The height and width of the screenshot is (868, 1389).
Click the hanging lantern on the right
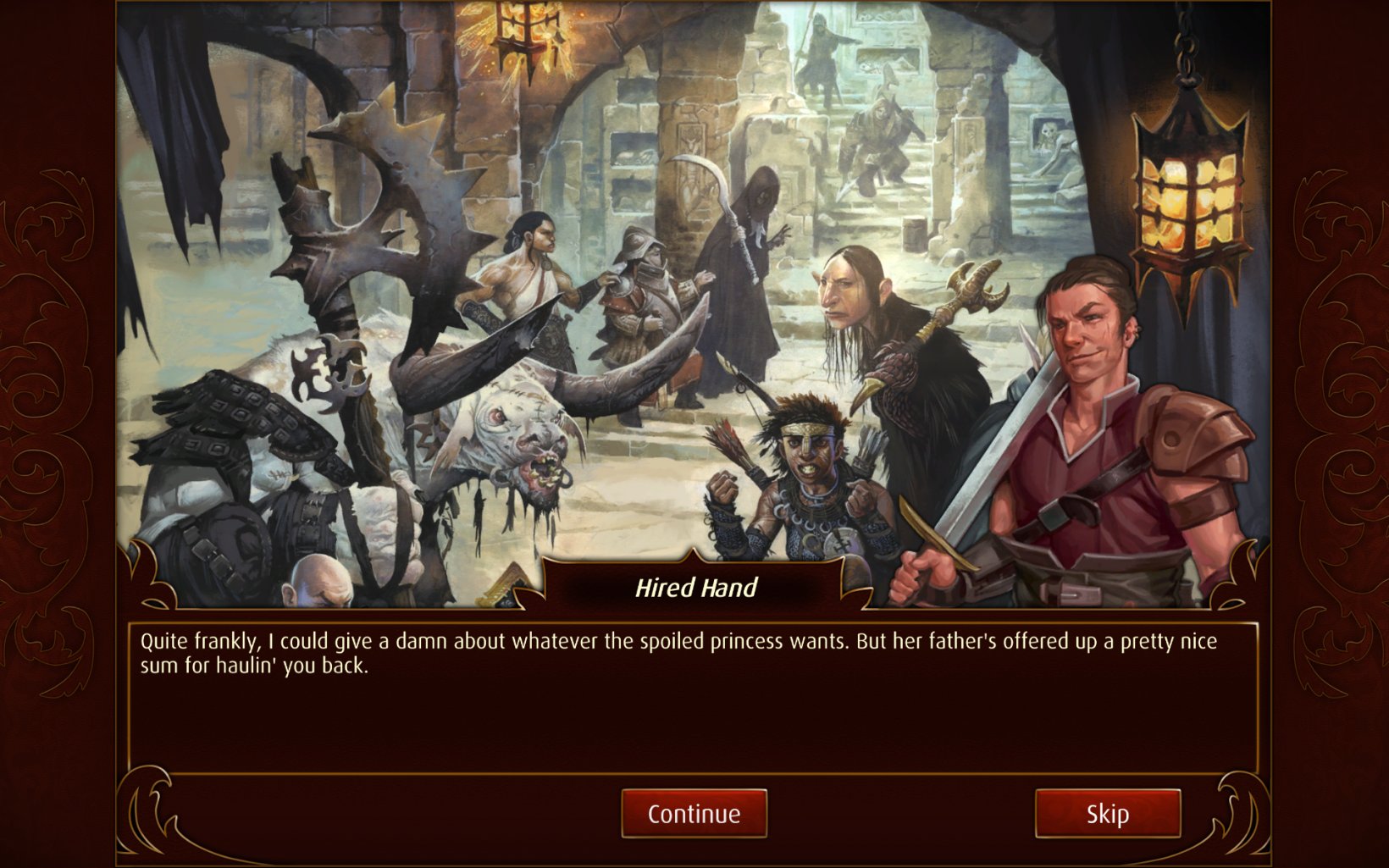(1186, 195)
